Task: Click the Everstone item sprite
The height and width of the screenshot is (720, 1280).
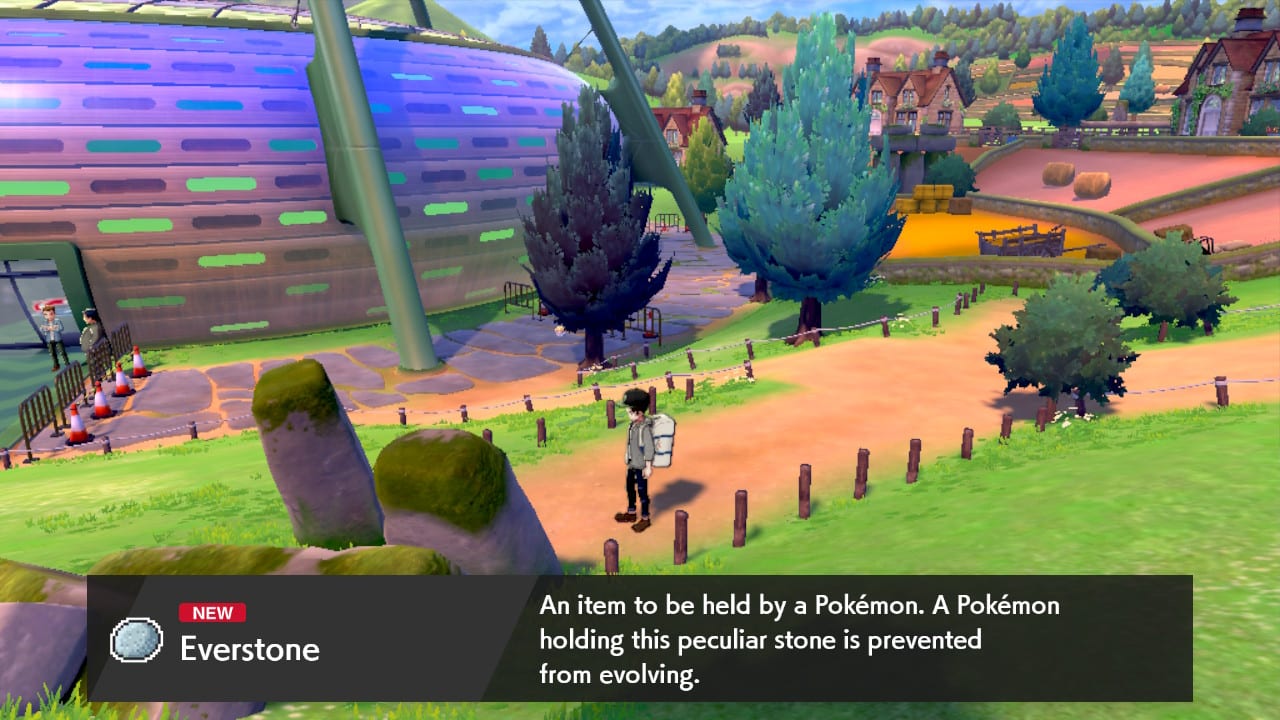Action: point(136,637)
